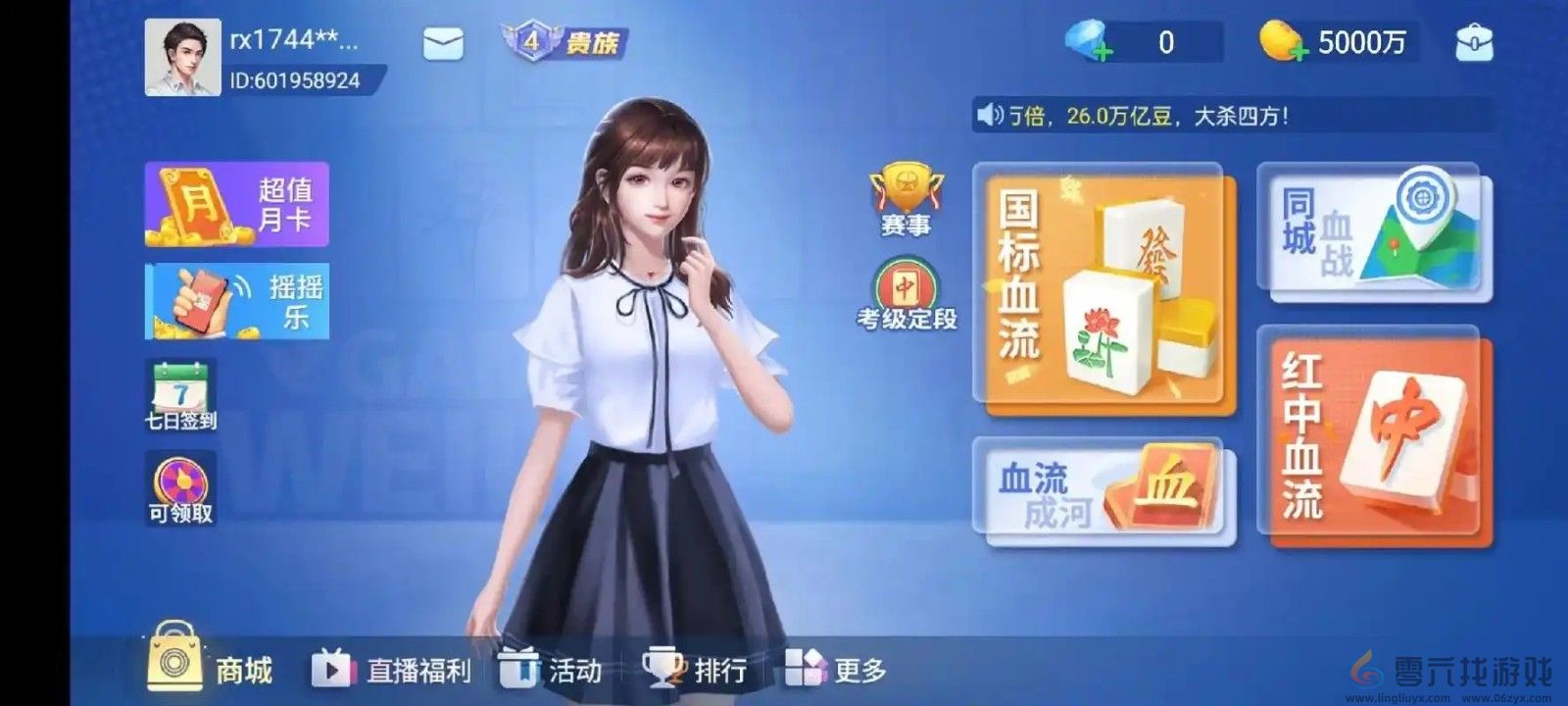Click the 贵族 level 4 badge
The width and height of the screenshot is (1568, 706).
point(554,41)
